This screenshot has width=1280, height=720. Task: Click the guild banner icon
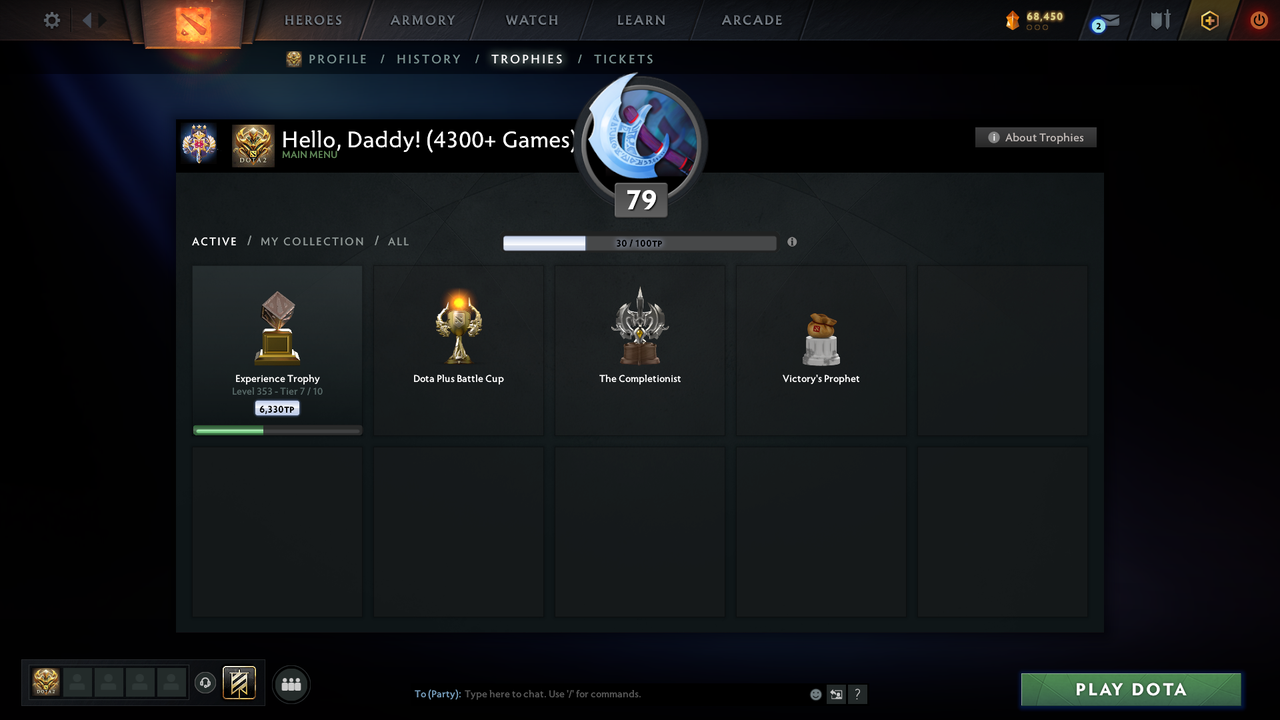[x=240, y=683]
